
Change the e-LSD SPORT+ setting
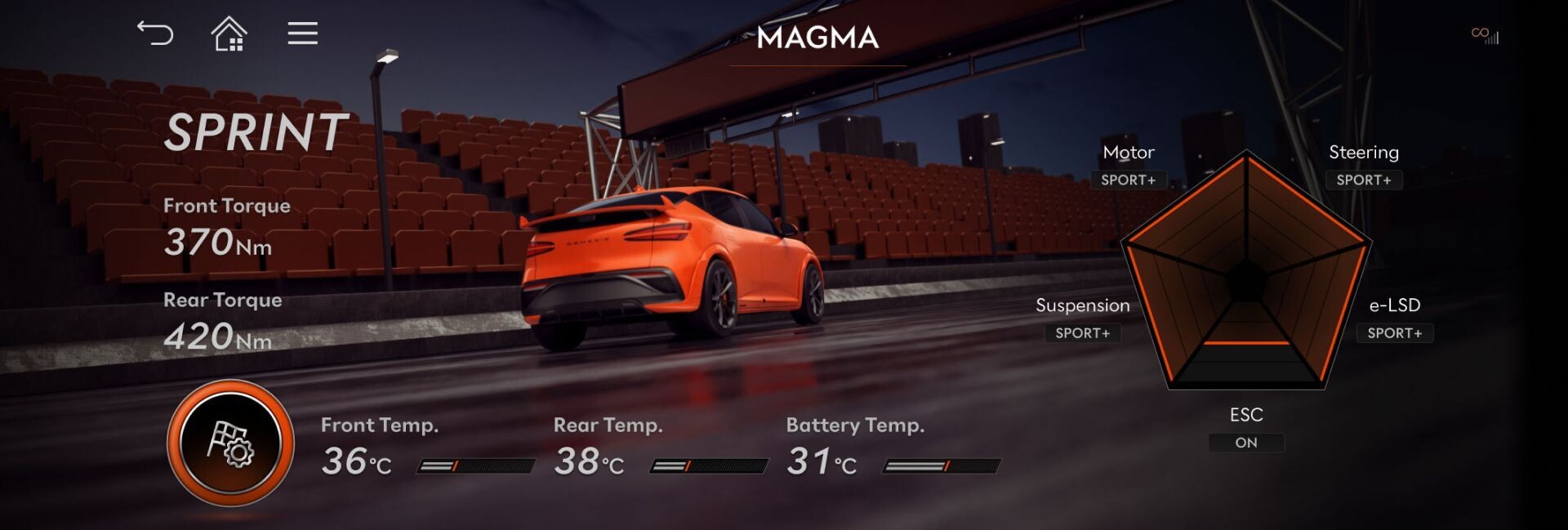(x=1394, y=333)
